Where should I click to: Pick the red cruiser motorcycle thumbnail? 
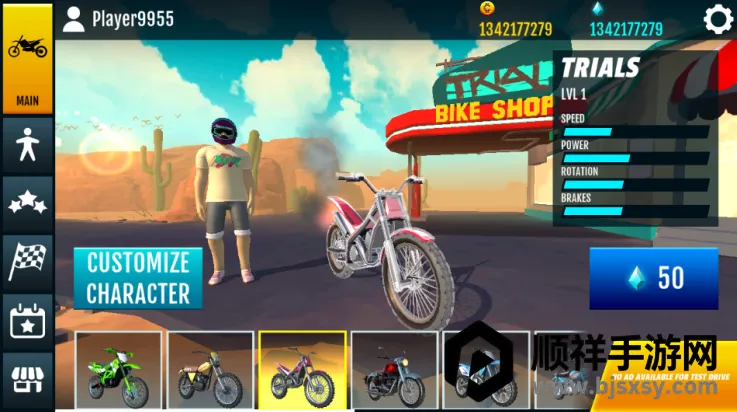click(x=394, y=371)
